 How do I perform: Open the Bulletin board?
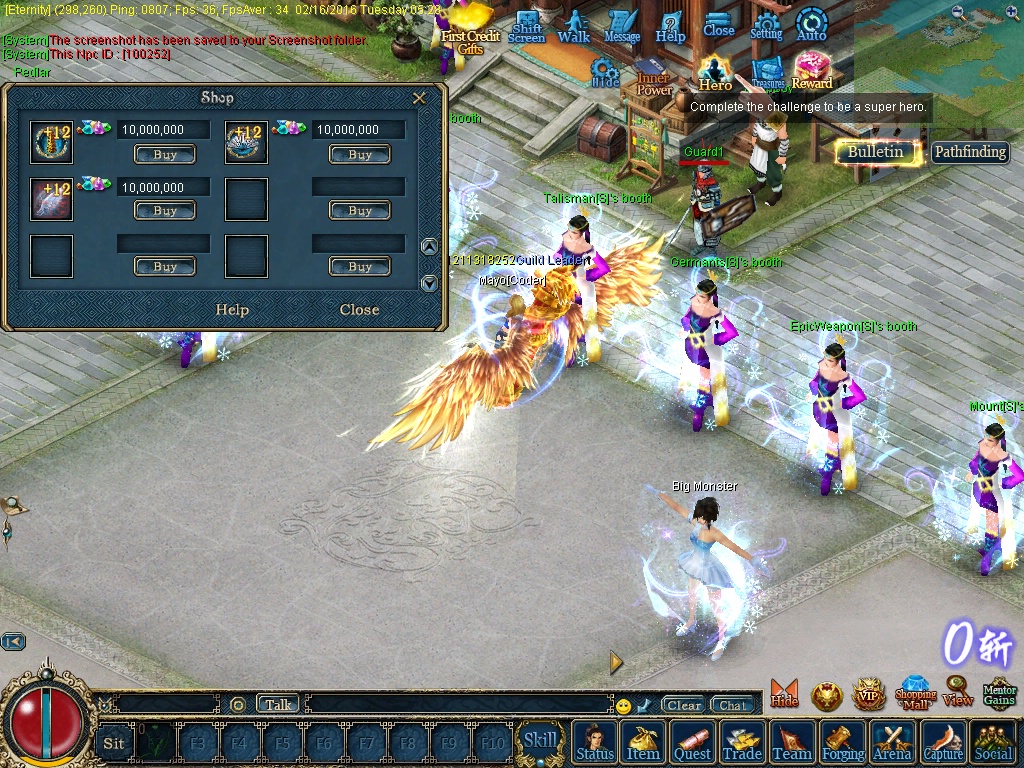click(876, 152)
